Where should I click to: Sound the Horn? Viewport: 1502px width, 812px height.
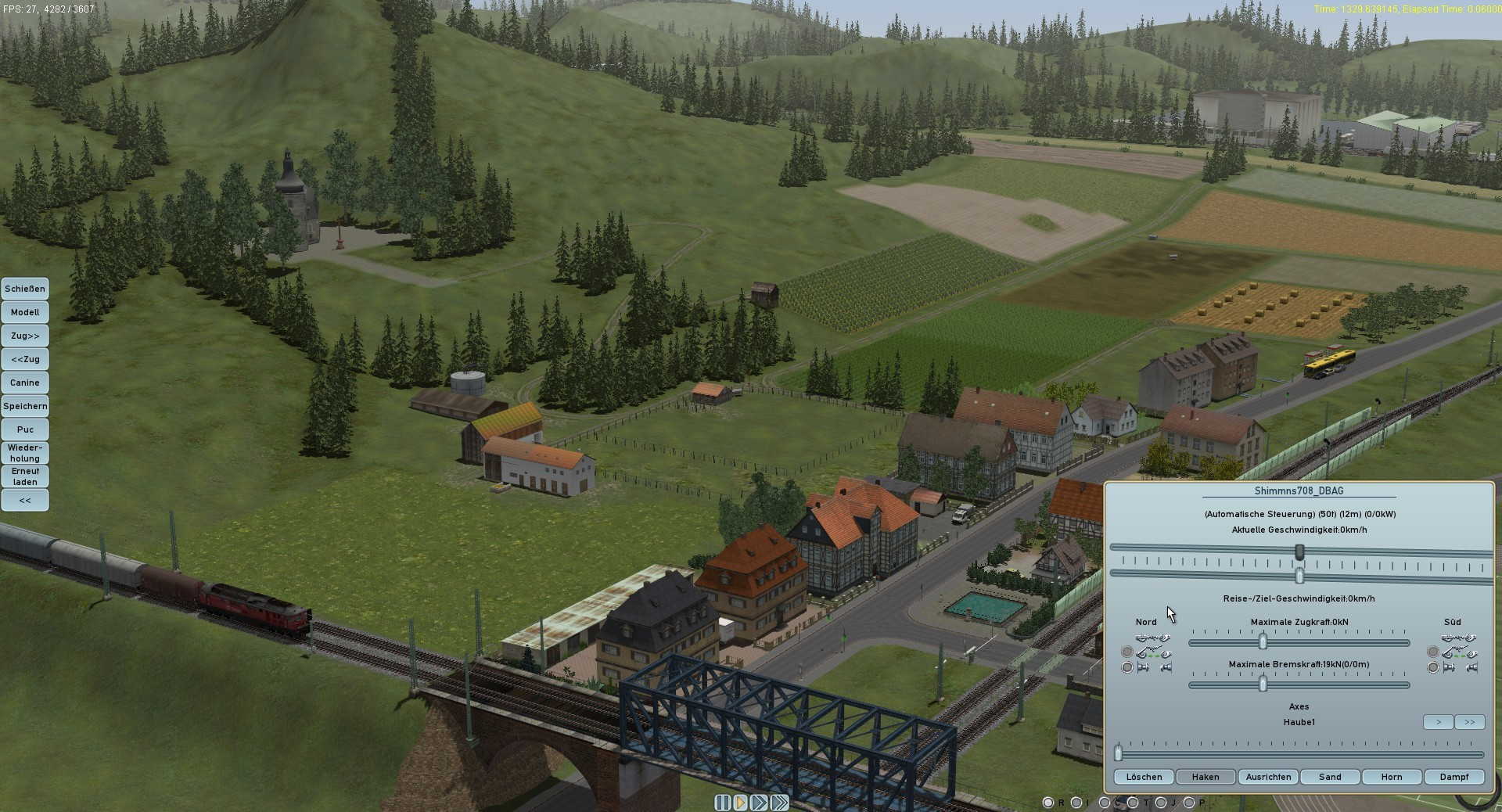pyautogui.click(x=1392, y=777)
